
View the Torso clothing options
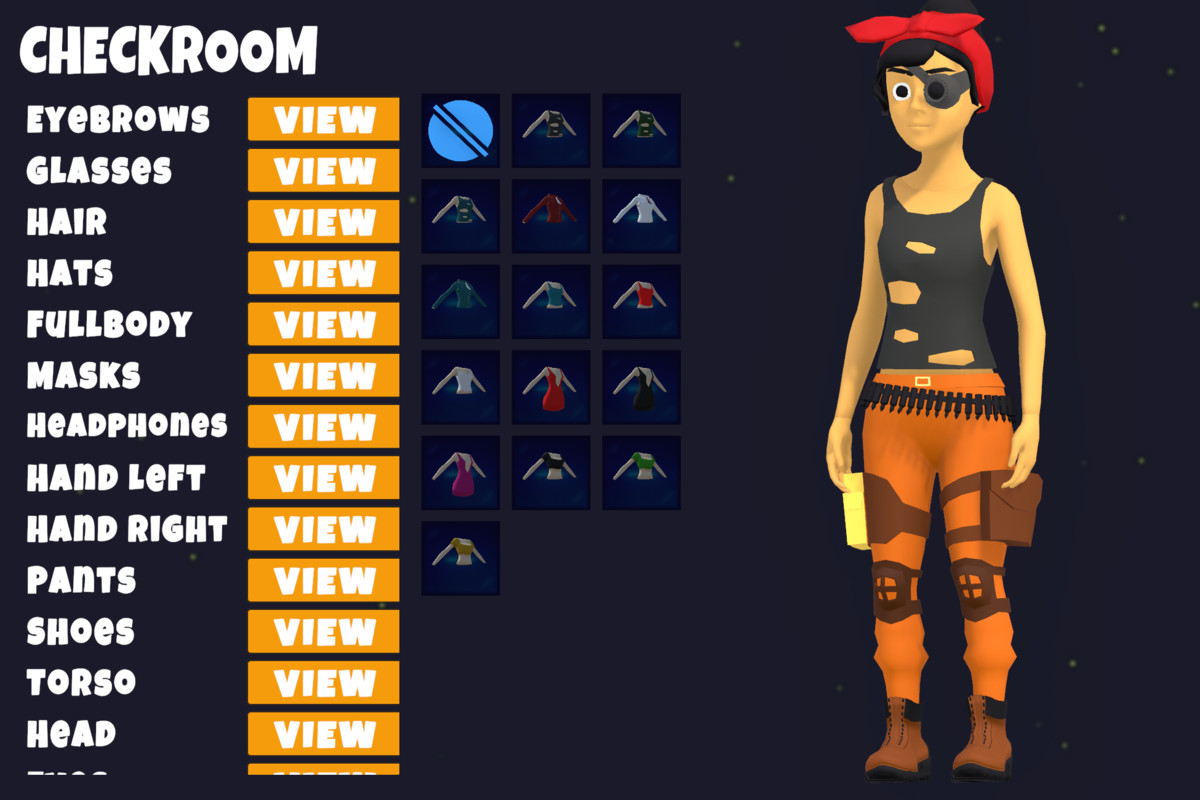pyautogui.click(x=323, y=683)
